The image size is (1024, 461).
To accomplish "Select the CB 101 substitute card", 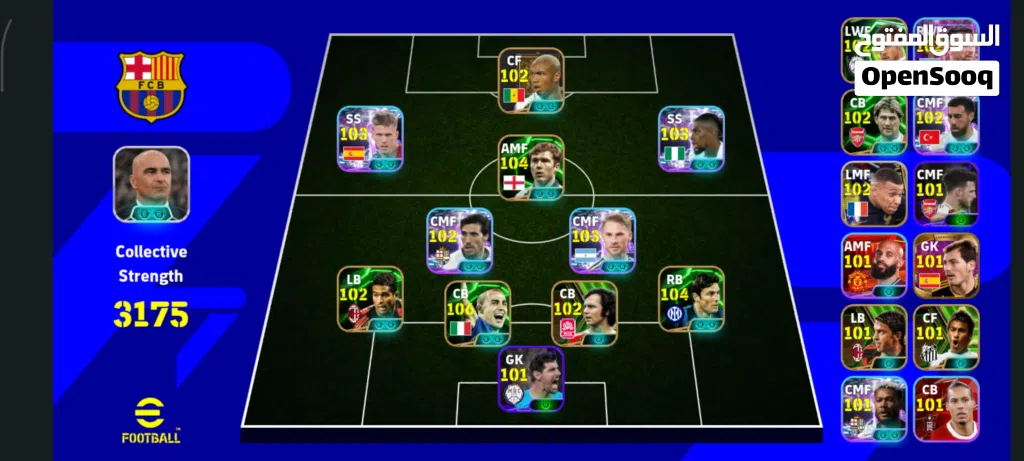I will point(946,408).
